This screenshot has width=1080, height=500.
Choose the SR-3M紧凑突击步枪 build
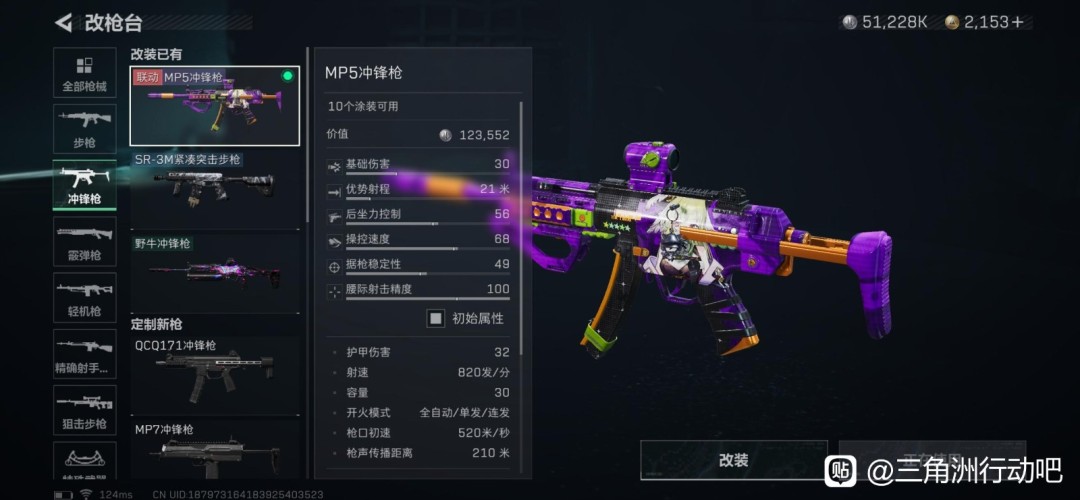click(x=214, y=188)
